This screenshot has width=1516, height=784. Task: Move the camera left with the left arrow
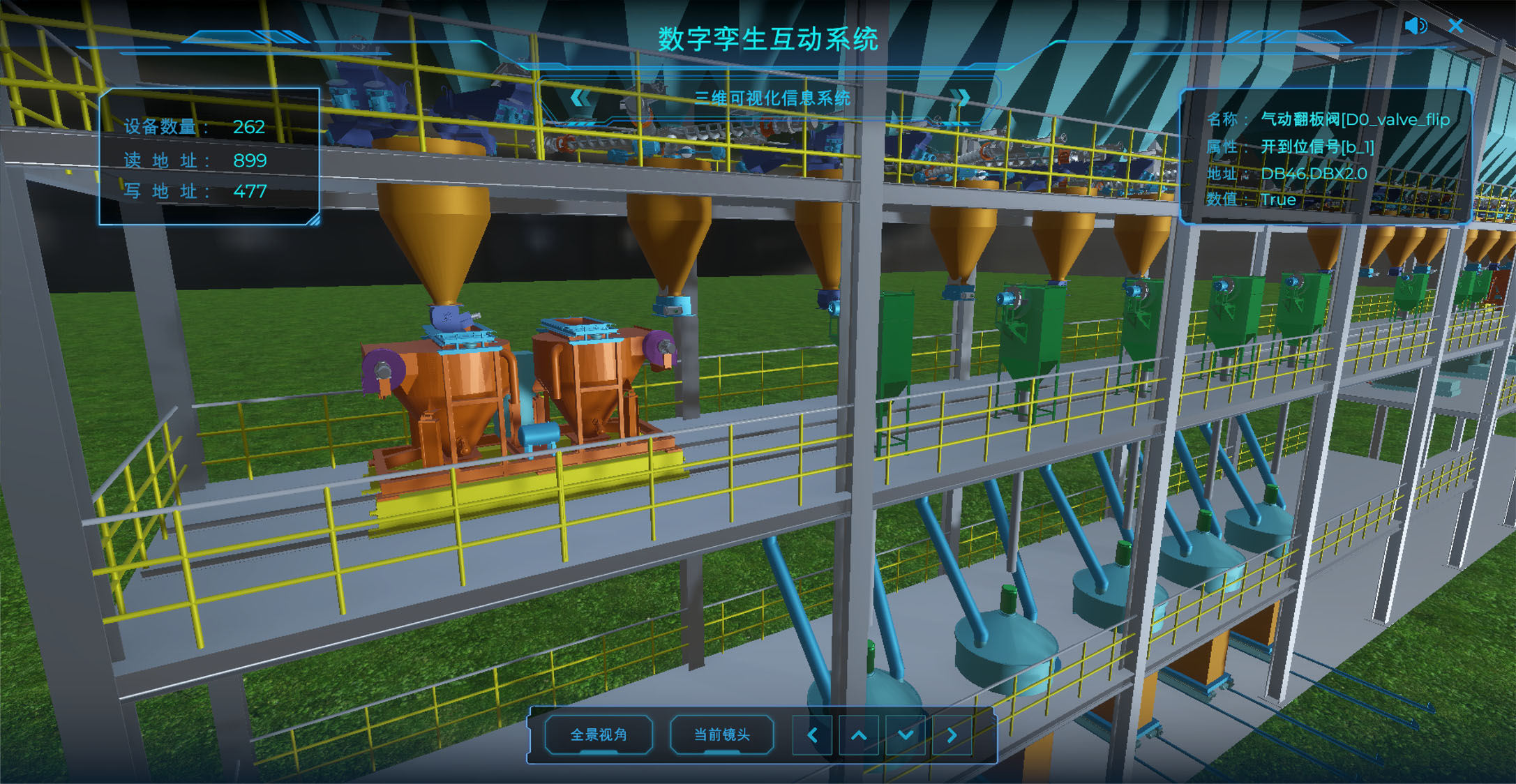(x=813, y=735)
